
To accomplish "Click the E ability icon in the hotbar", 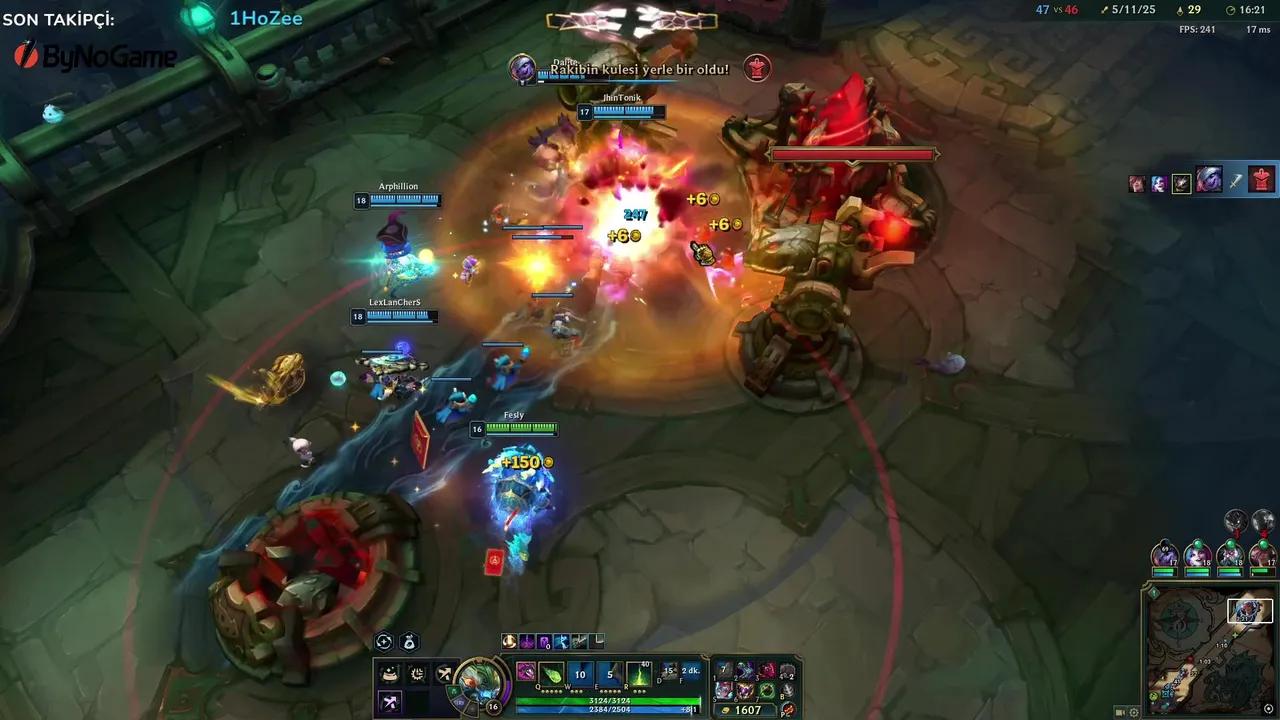I will 611,674.
